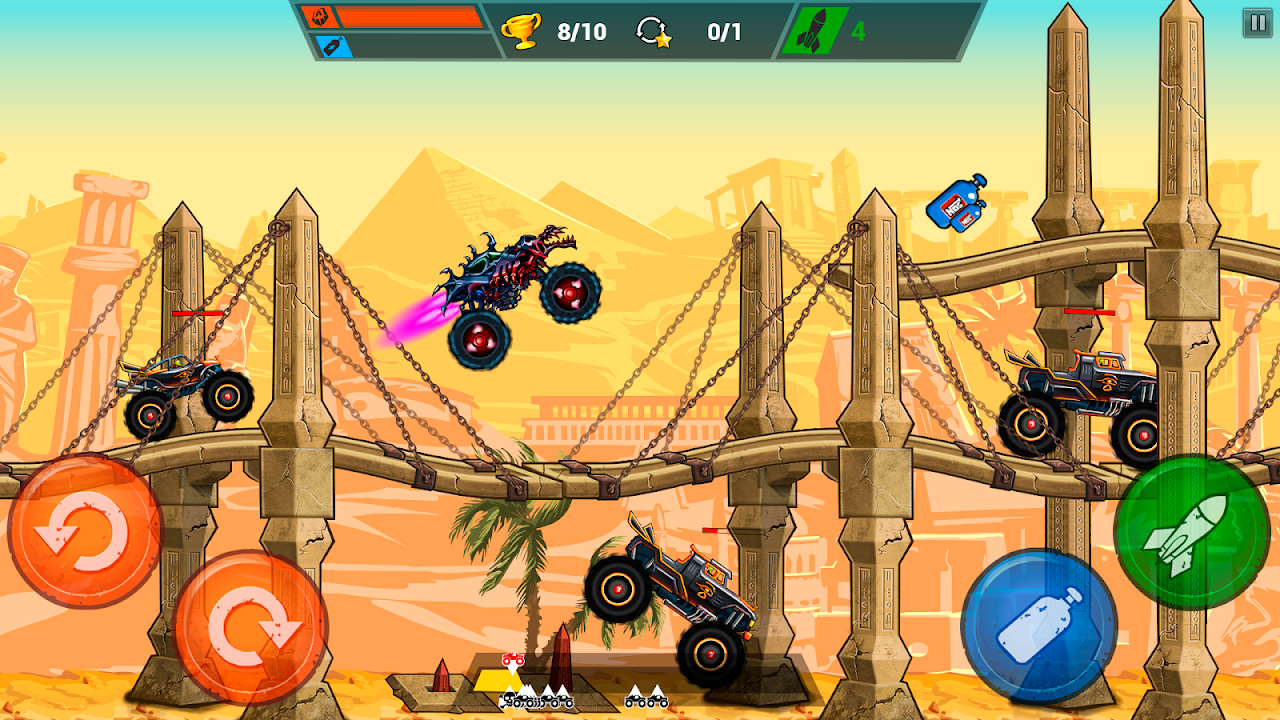
Task: Pause the game with the top-right button
Action: 1257,23
